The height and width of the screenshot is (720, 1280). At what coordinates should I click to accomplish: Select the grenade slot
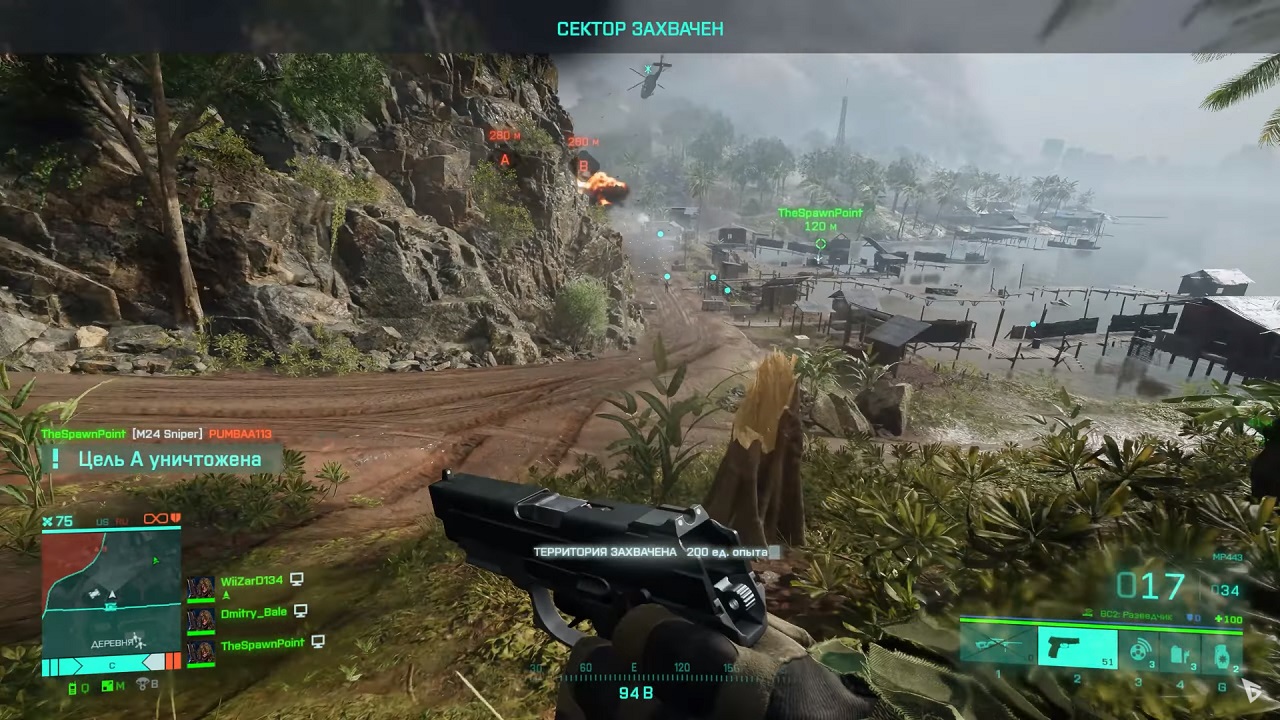pyautogui.click(x=1222, y=651)
